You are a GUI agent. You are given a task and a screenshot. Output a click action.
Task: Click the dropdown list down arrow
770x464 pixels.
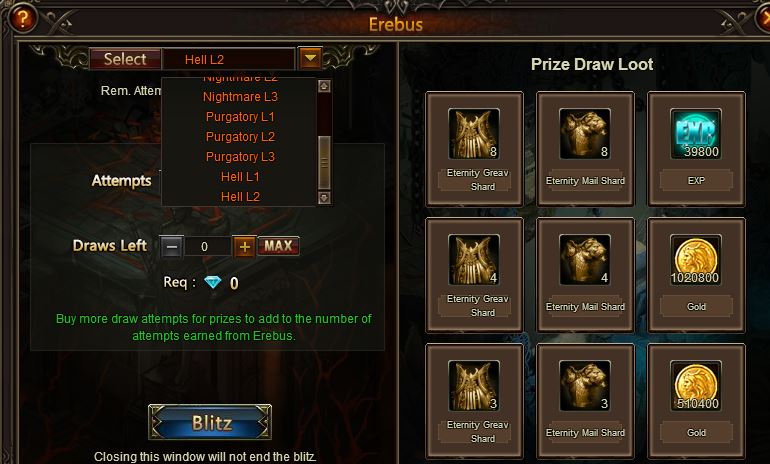pos(323,198)
